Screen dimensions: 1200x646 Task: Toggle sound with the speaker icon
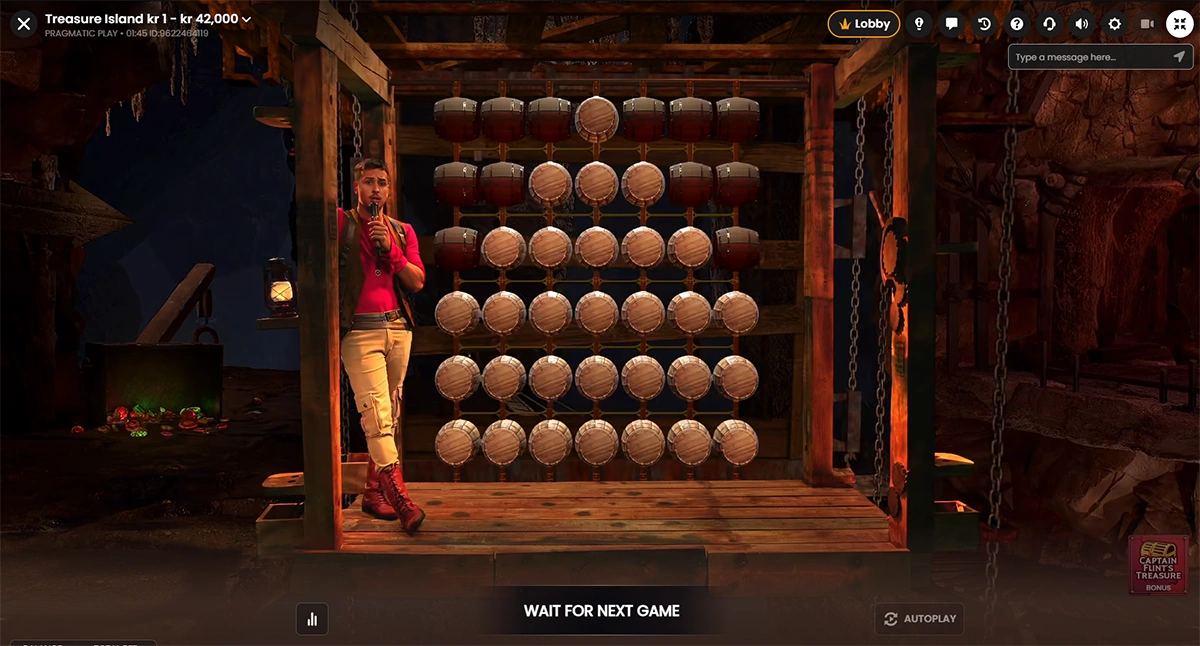pos(1082,24)
